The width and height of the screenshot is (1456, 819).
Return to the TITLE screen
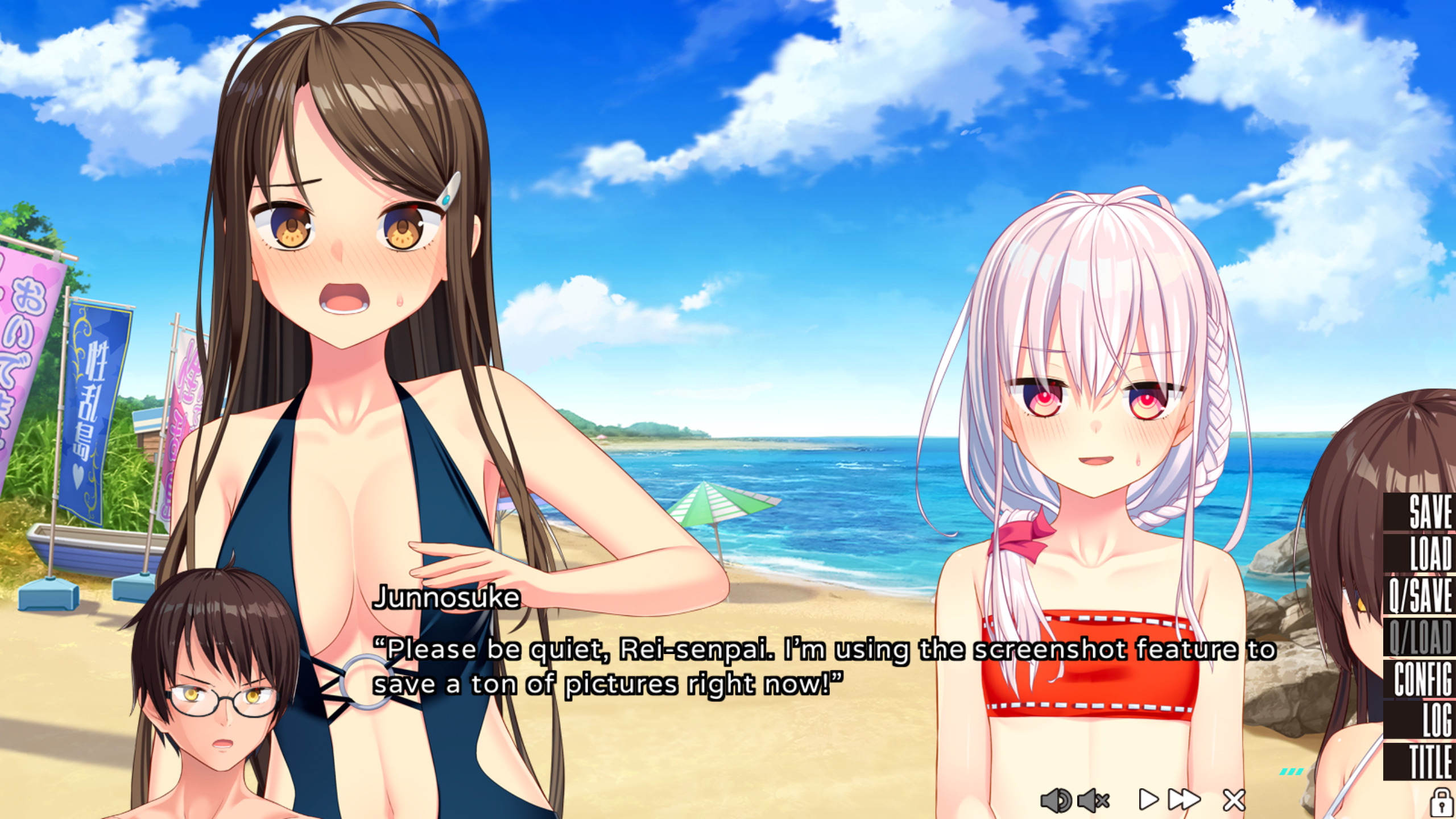click(1421, 762)
